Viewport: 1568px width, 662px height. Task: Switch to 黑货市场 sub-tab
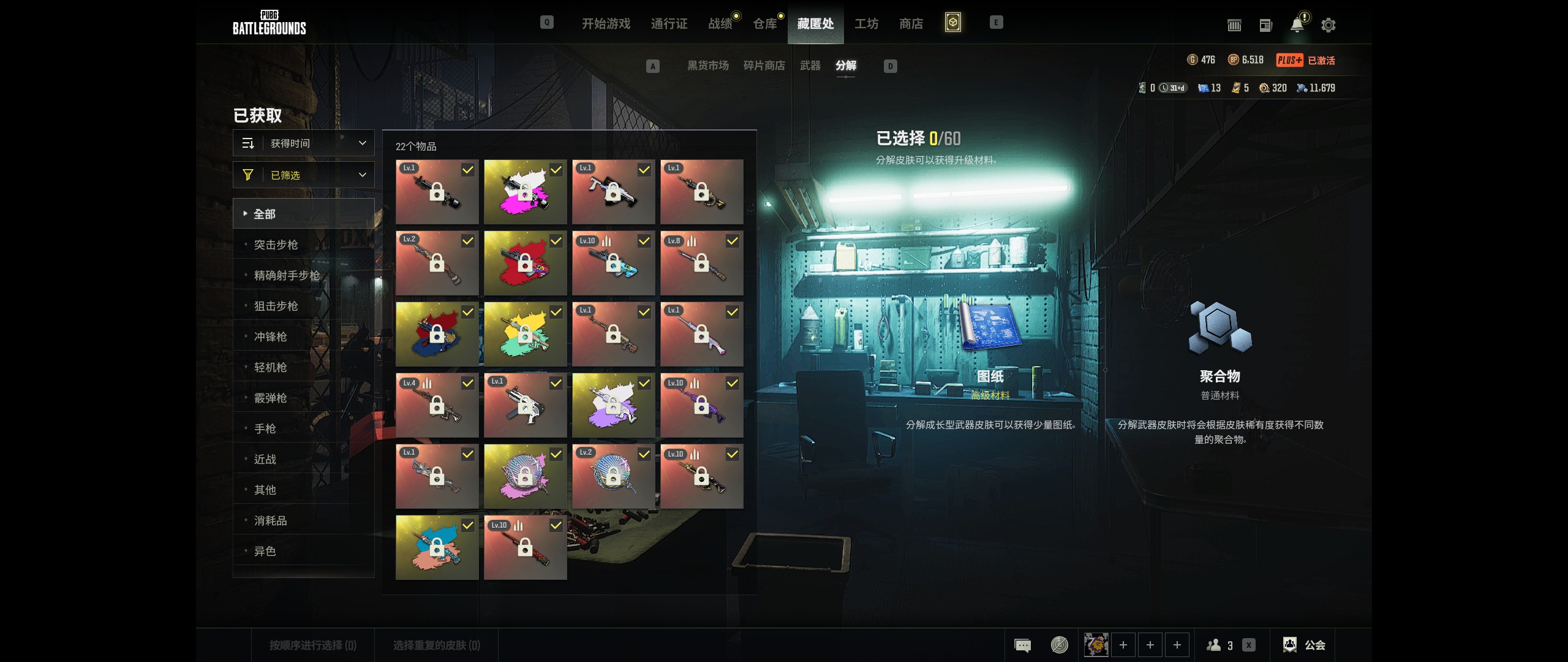coord(707,66)
